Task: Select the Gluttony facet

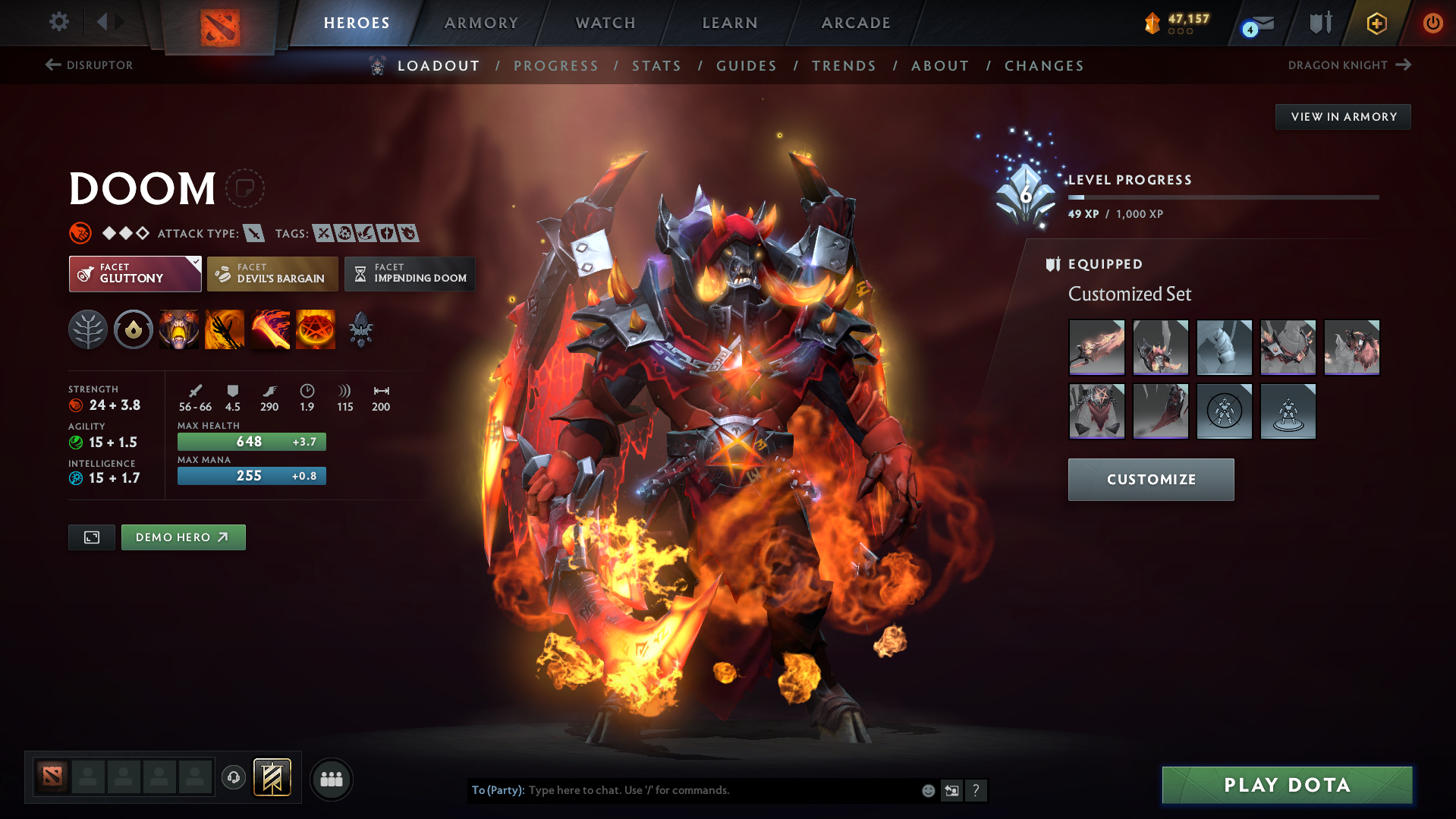Action: point(134,273)
